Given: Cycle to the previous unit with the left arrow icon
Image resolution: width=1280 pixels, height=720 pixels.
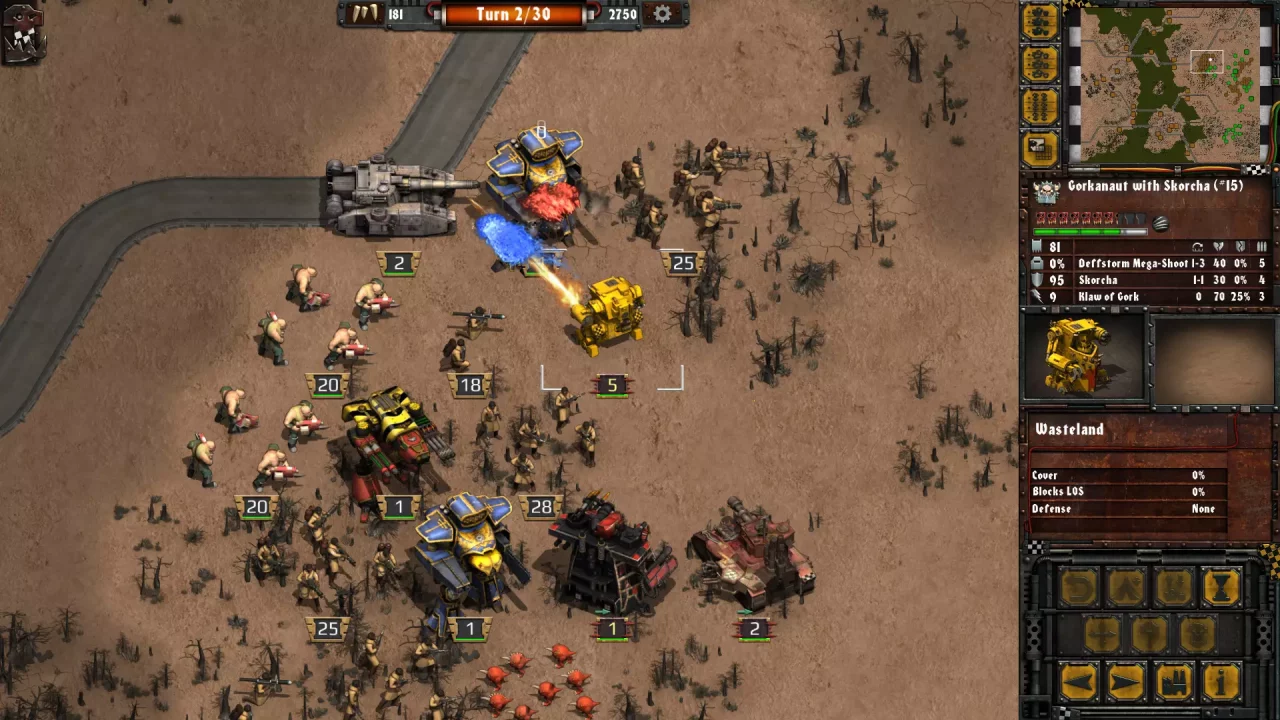Looking at the screenshot, I should click(1080, 682).
